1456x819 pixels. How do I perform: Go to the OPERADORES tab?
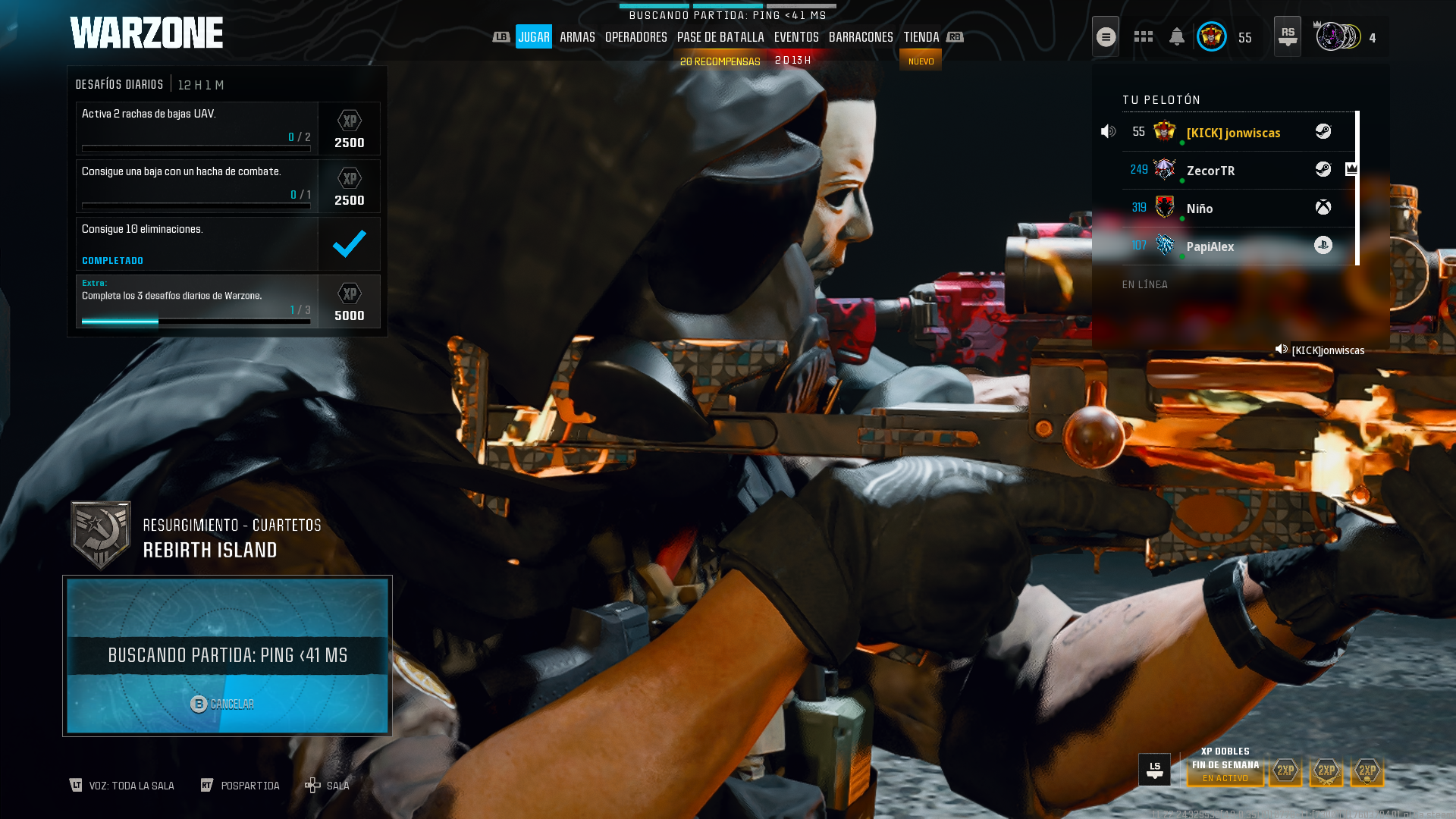tap(635, 37)
